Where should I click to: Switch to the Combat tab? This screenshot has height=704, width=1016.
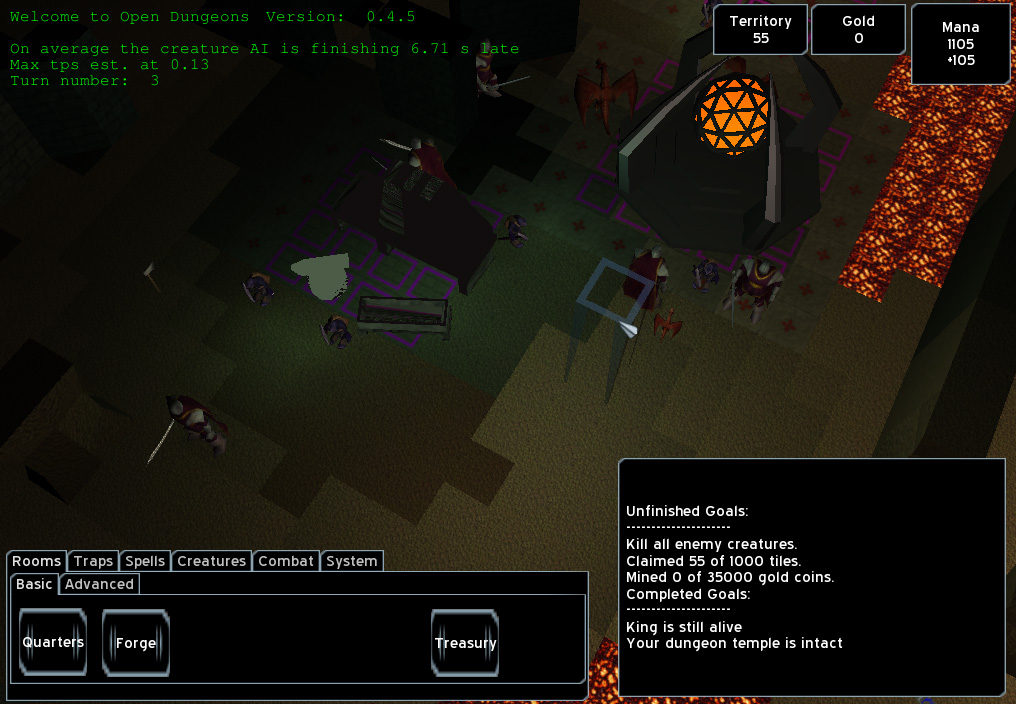pos(286,561)
